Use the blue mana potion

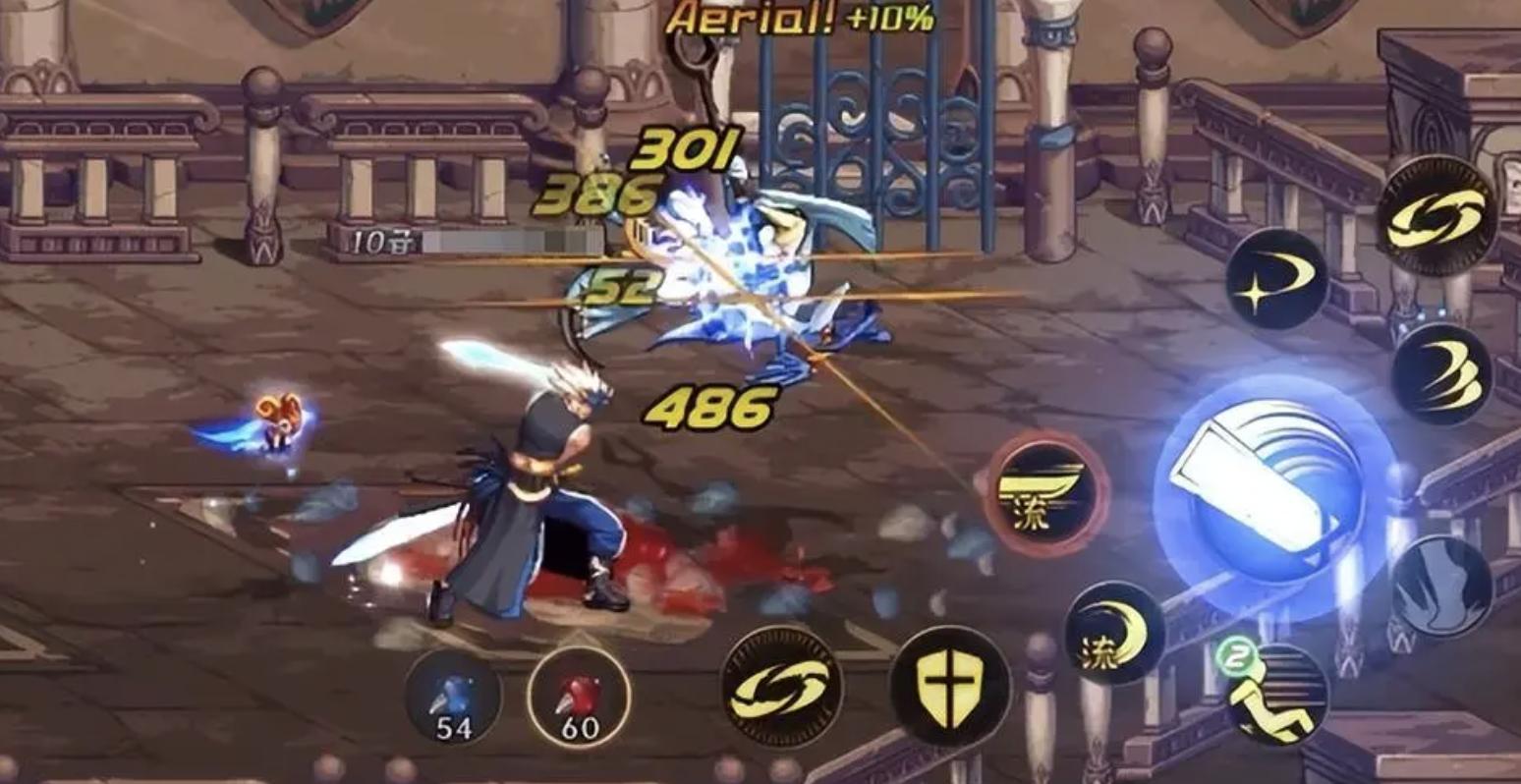click(453, 699)
